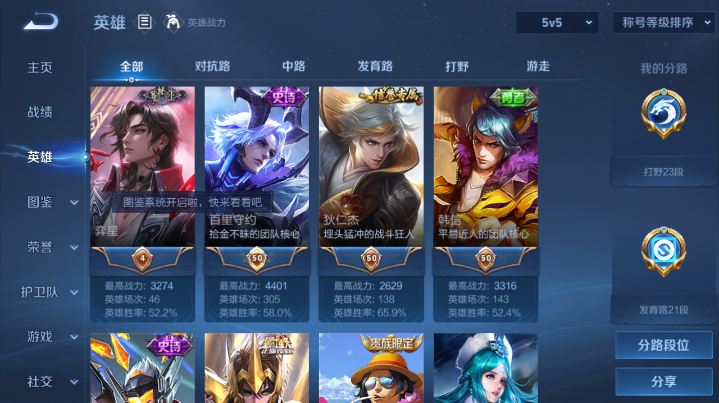Open the 战绩 sidebar menu
Viewport: 719px width, 403px height.
(x=40, y=112)
